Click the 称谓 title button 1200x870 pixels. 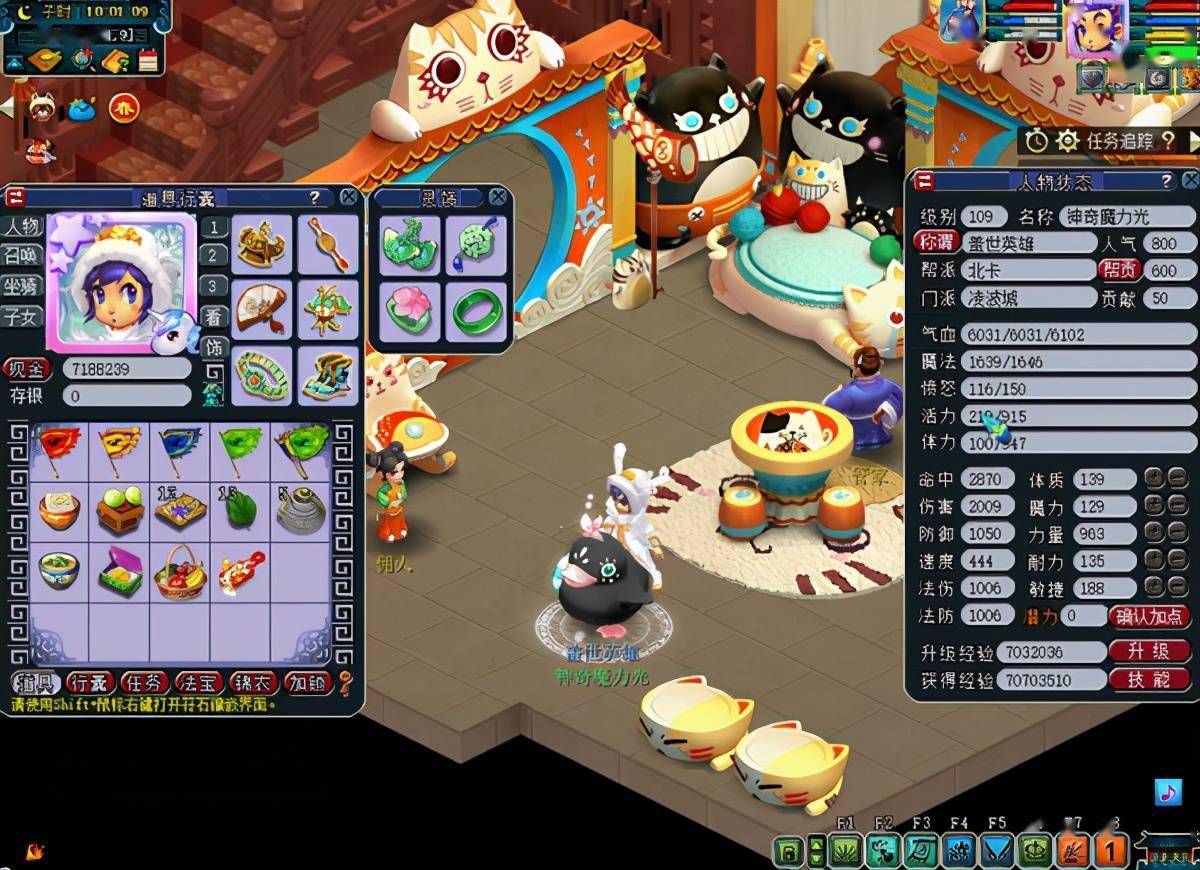[x=935, y=242]
